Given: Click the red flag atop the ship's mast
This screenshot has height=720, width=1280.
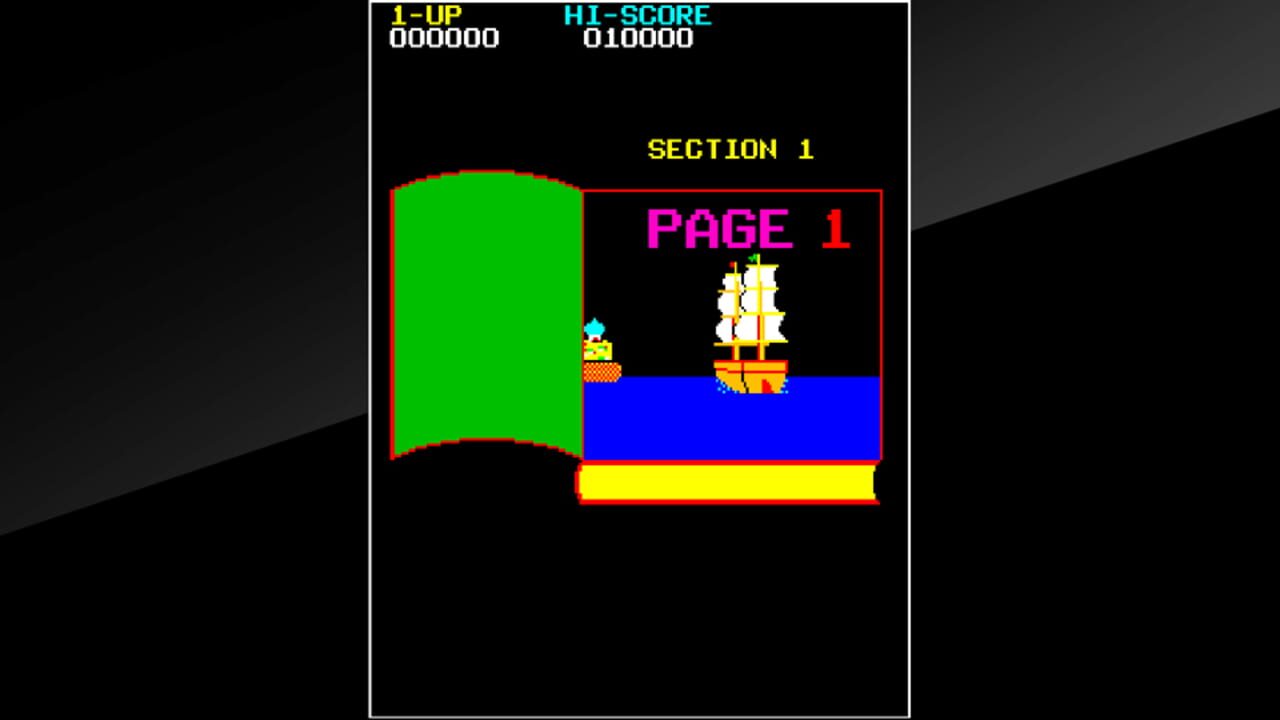Looking at the screenshot, I should [x=731, y=263].
